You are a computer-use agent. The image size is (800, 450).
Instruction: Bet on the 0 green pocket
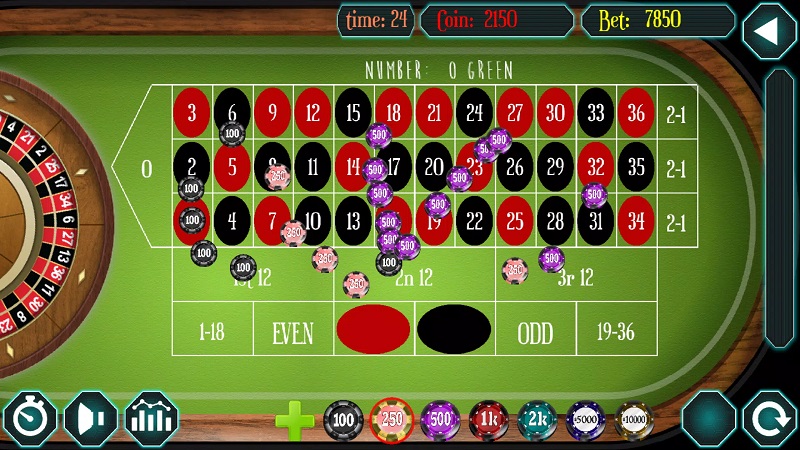coord(147,168)
